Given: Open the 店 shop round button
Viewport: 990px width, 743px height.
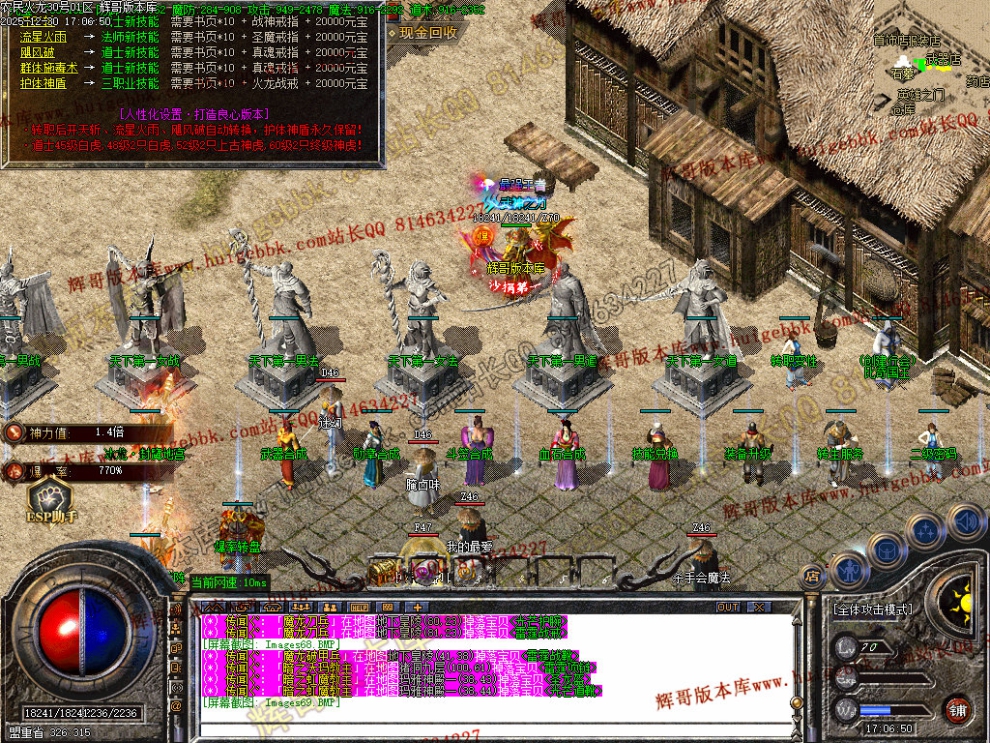Looking at the screenshot, I should pos(812,575).
